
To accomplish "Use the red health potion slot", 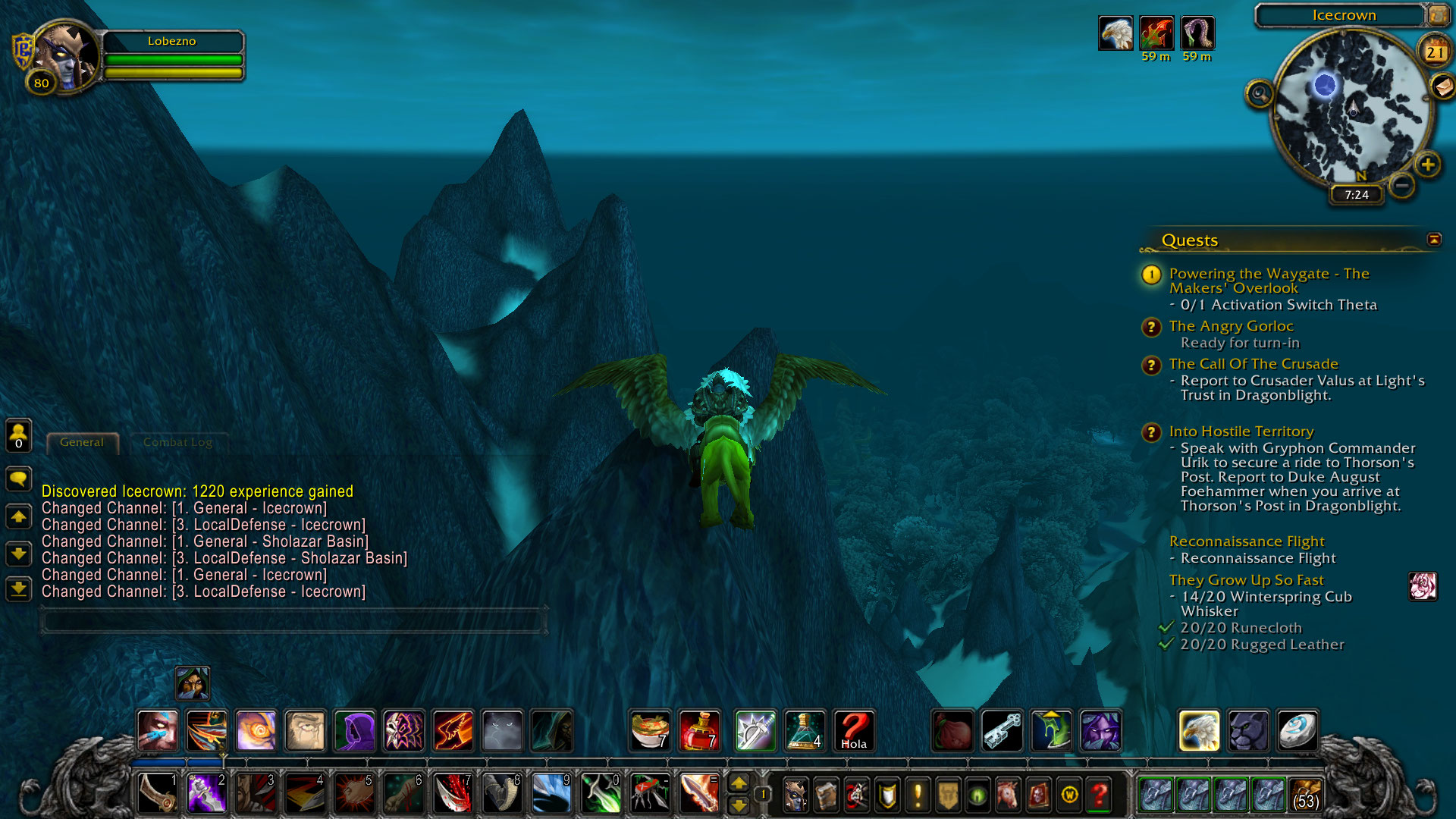I will click(699, 731).
